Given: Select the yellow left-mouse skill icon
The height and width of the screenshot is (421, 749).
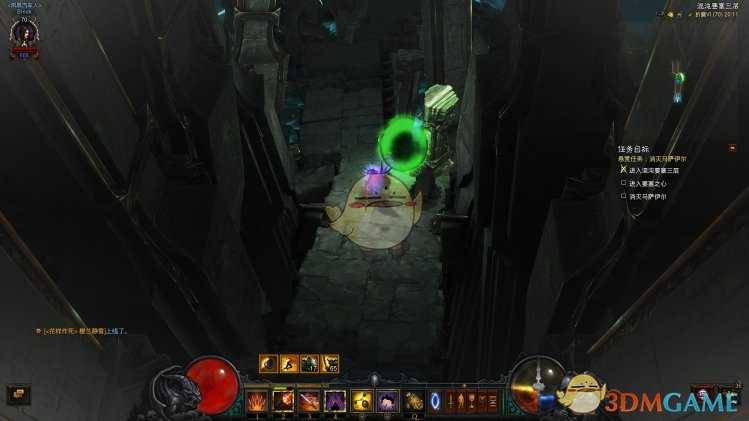Looking at the screenshot, I should (x=362, y=401).
